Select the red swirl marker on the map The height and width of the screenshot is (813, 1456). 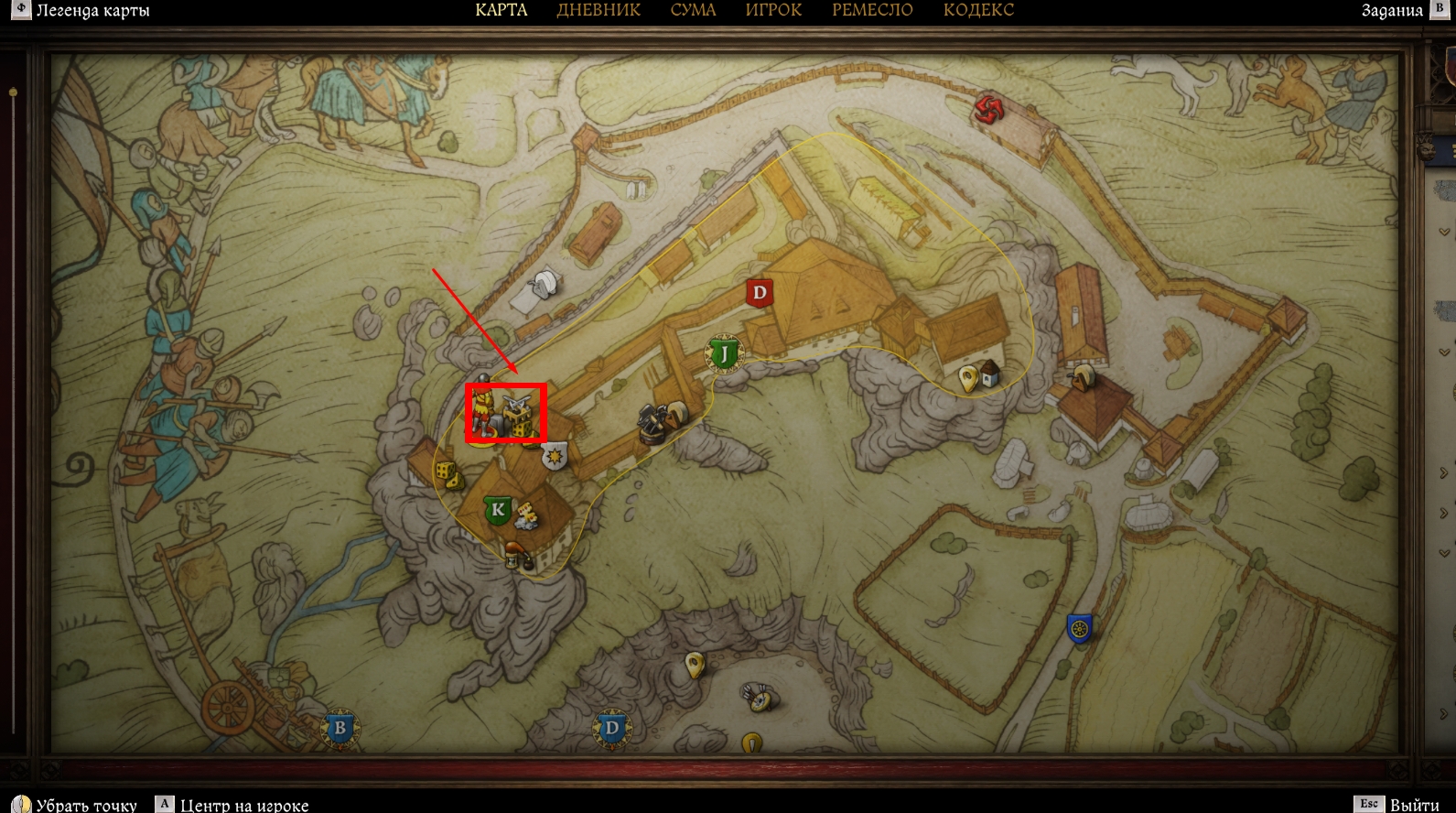(988, 110)
